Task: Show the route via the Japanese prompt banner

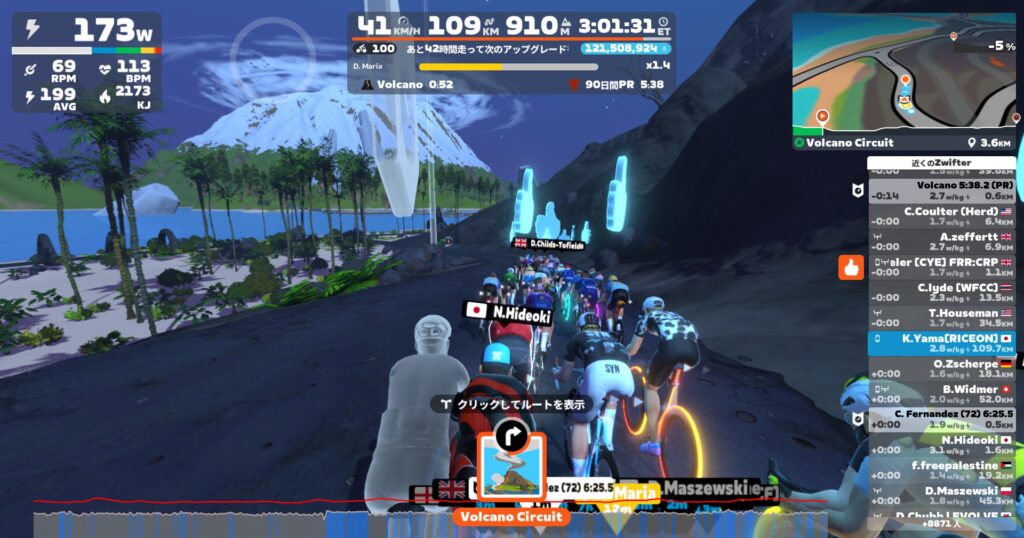Action: coord(511,405)
